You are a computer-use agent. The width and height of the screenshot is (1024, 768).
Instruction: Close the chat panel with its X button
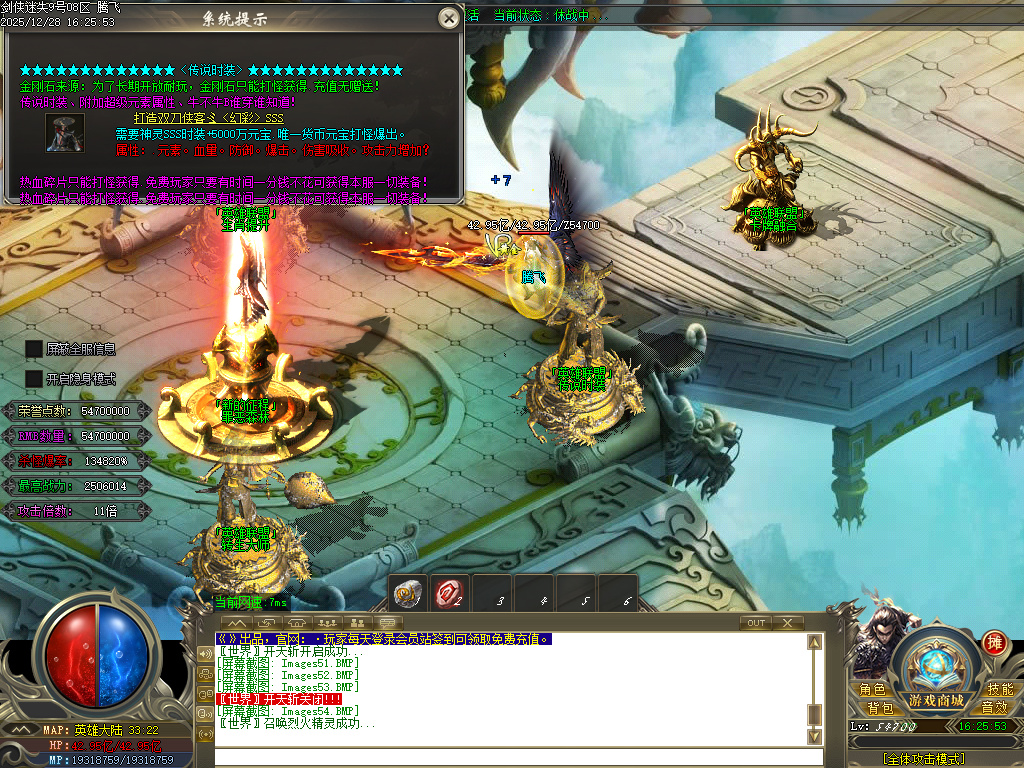788,623
